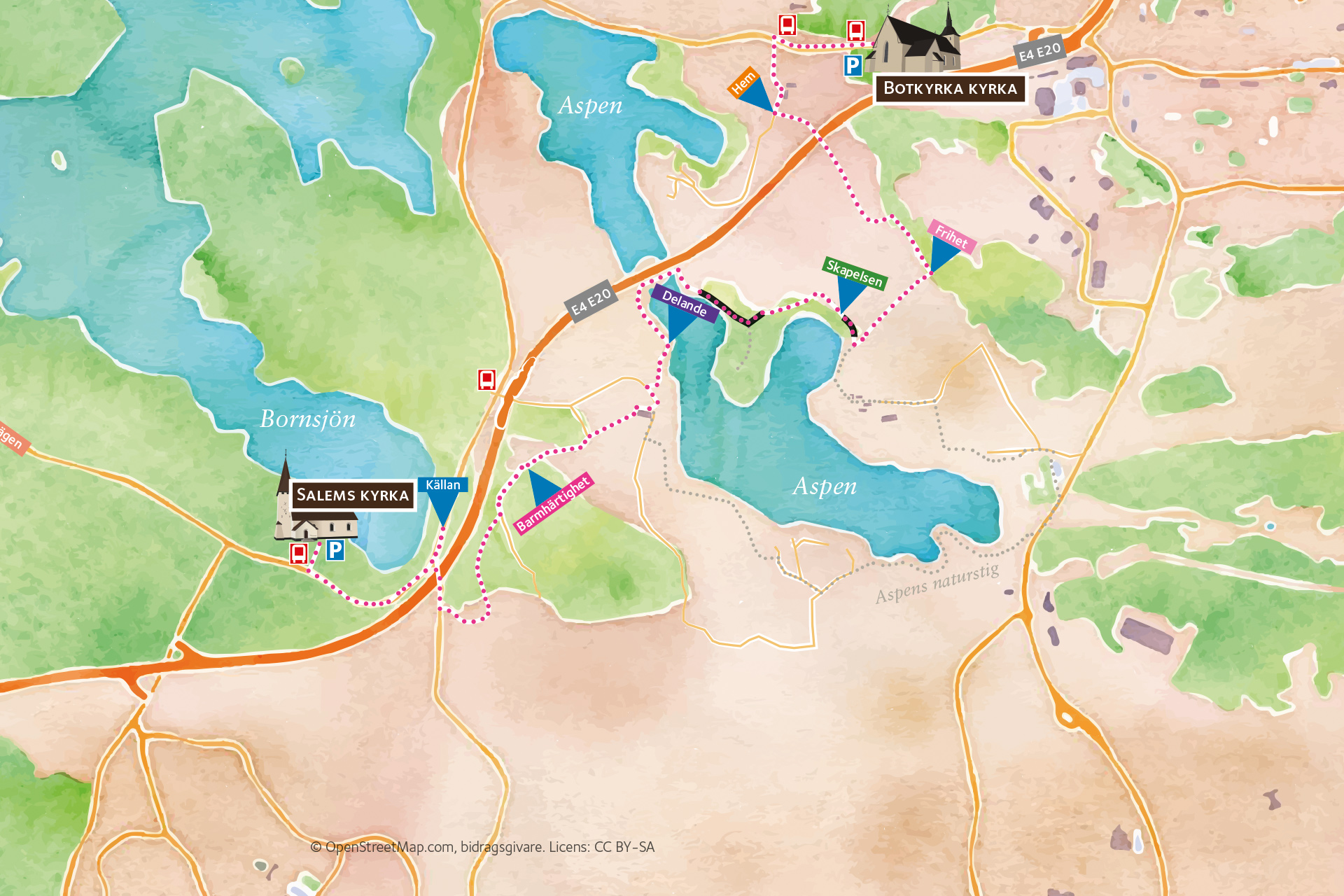Click the parking icon near Botkyrka kyrka
This screenshot has height=896, width=1344.
tap(852, 66)
